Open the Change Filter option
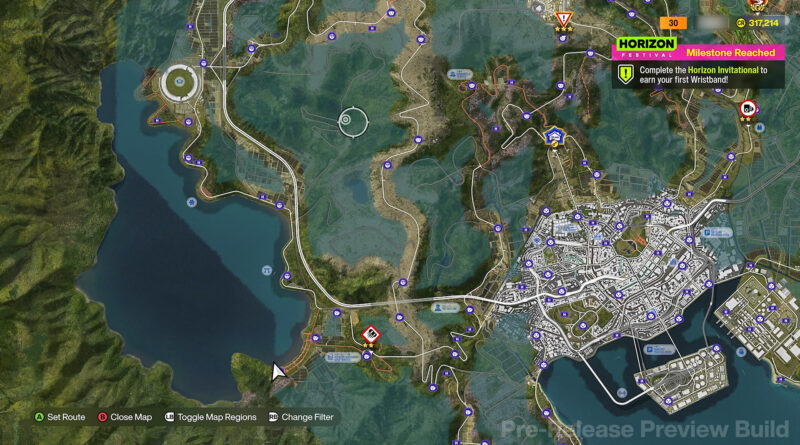Screen dimensions: 800x445 point(300,417)
